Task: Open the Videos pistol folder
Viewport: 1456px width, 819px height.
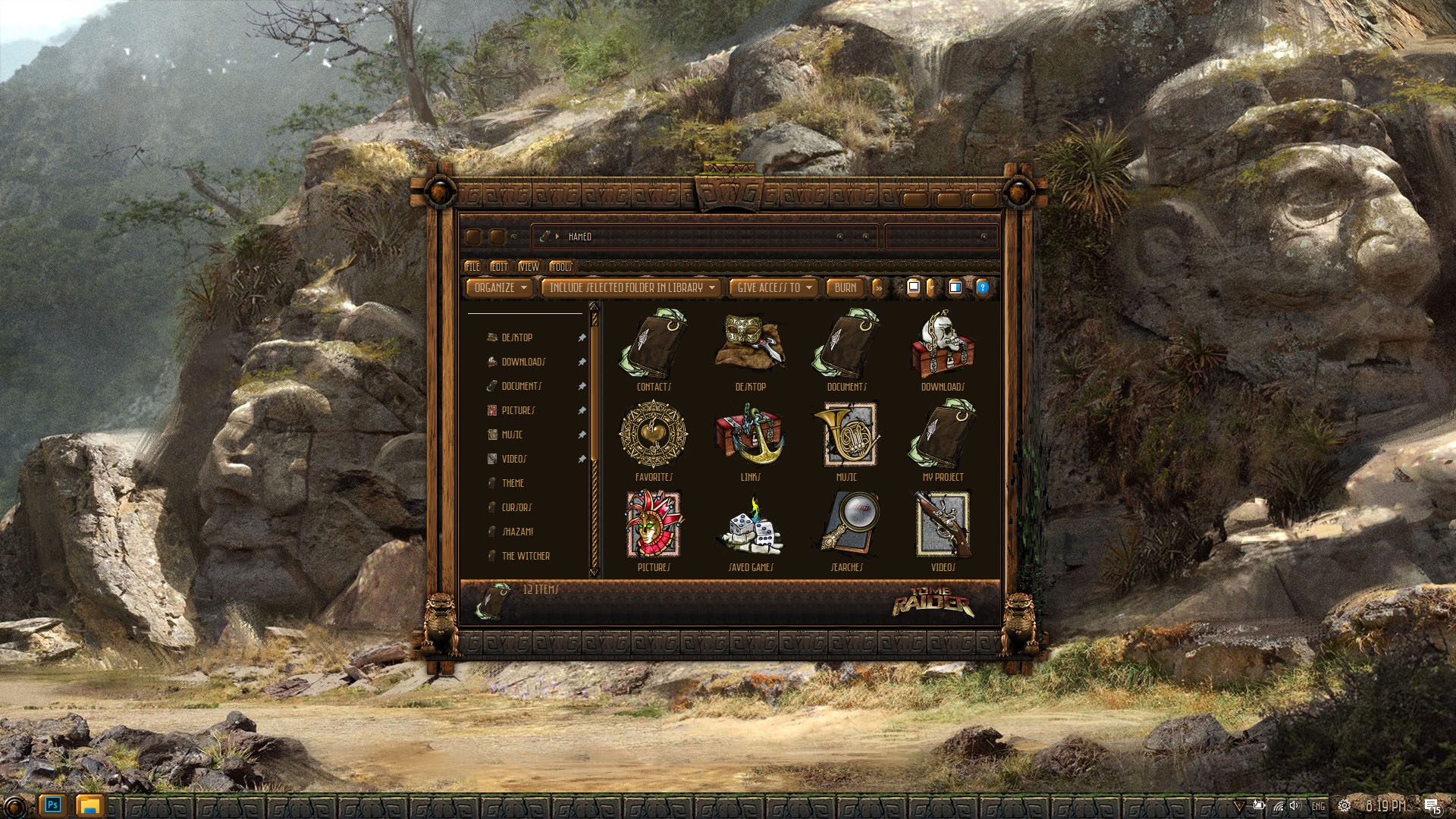Action: pyautogui.click(x=943, y=526)
